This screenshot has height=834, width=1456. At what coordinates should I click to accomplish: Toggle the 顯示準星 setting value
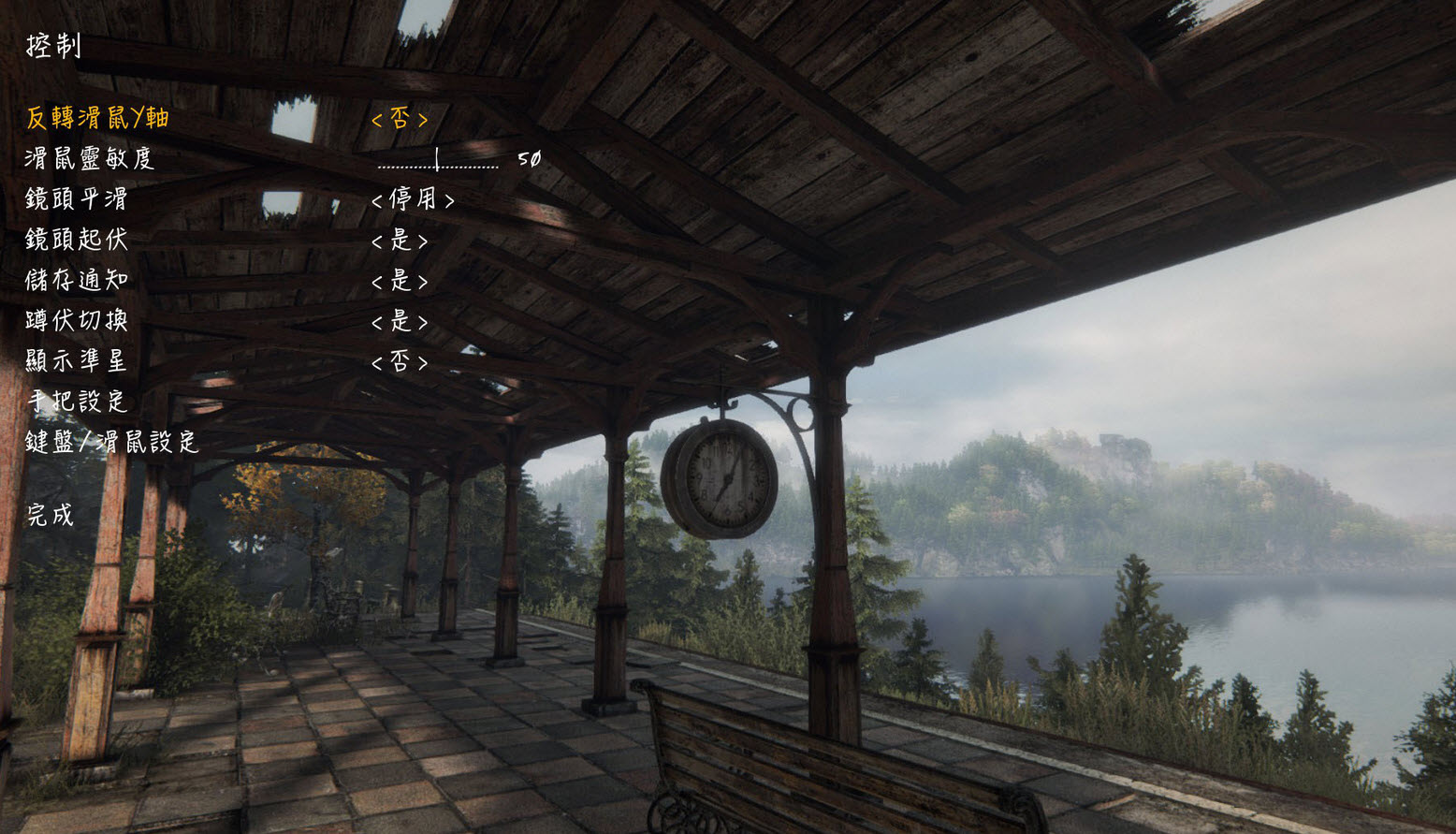[x=400, y=362]
